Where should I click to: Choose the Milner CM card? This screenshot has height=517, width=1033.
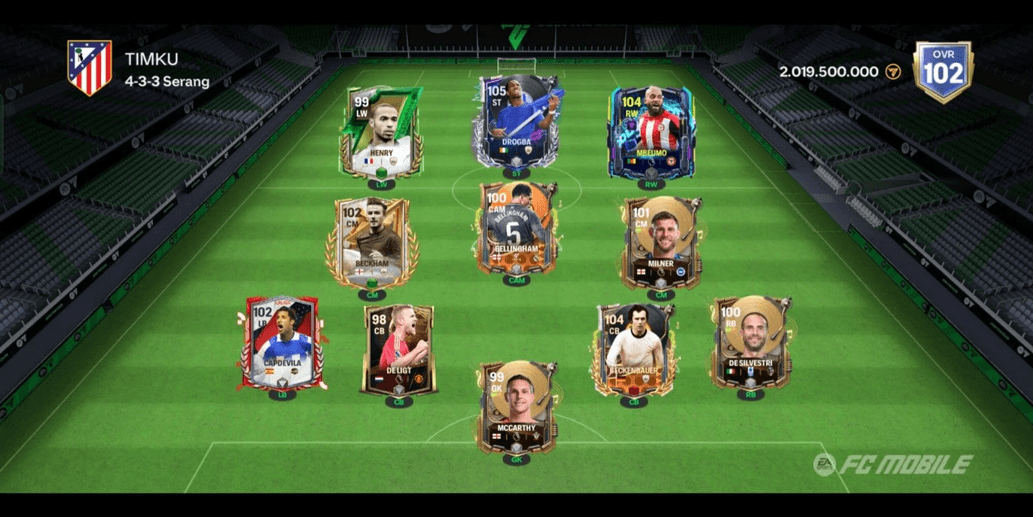(660, 242)
